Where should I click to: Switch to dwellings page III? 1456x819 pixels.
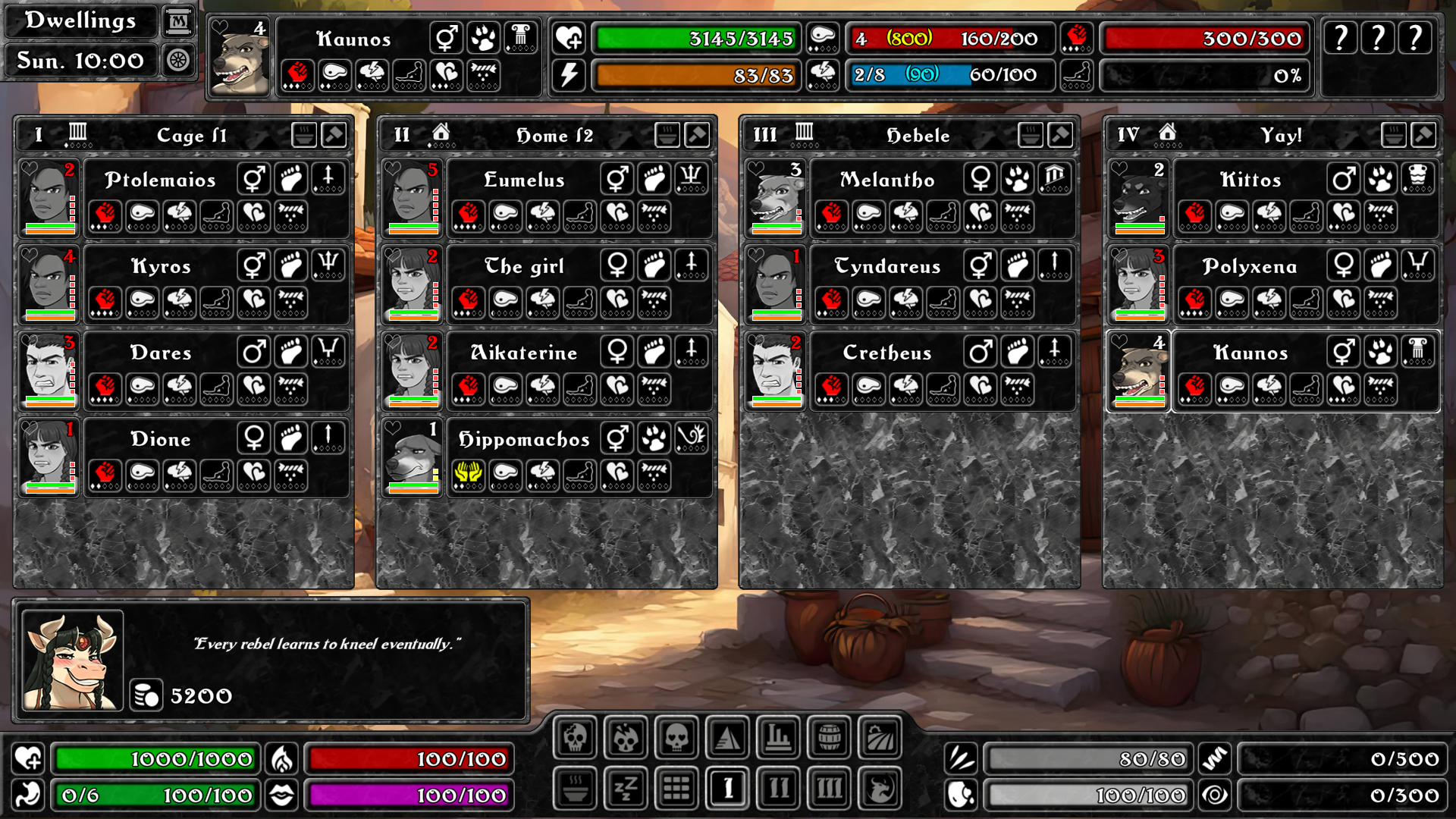pyautogui.click(x=829, y=789)
